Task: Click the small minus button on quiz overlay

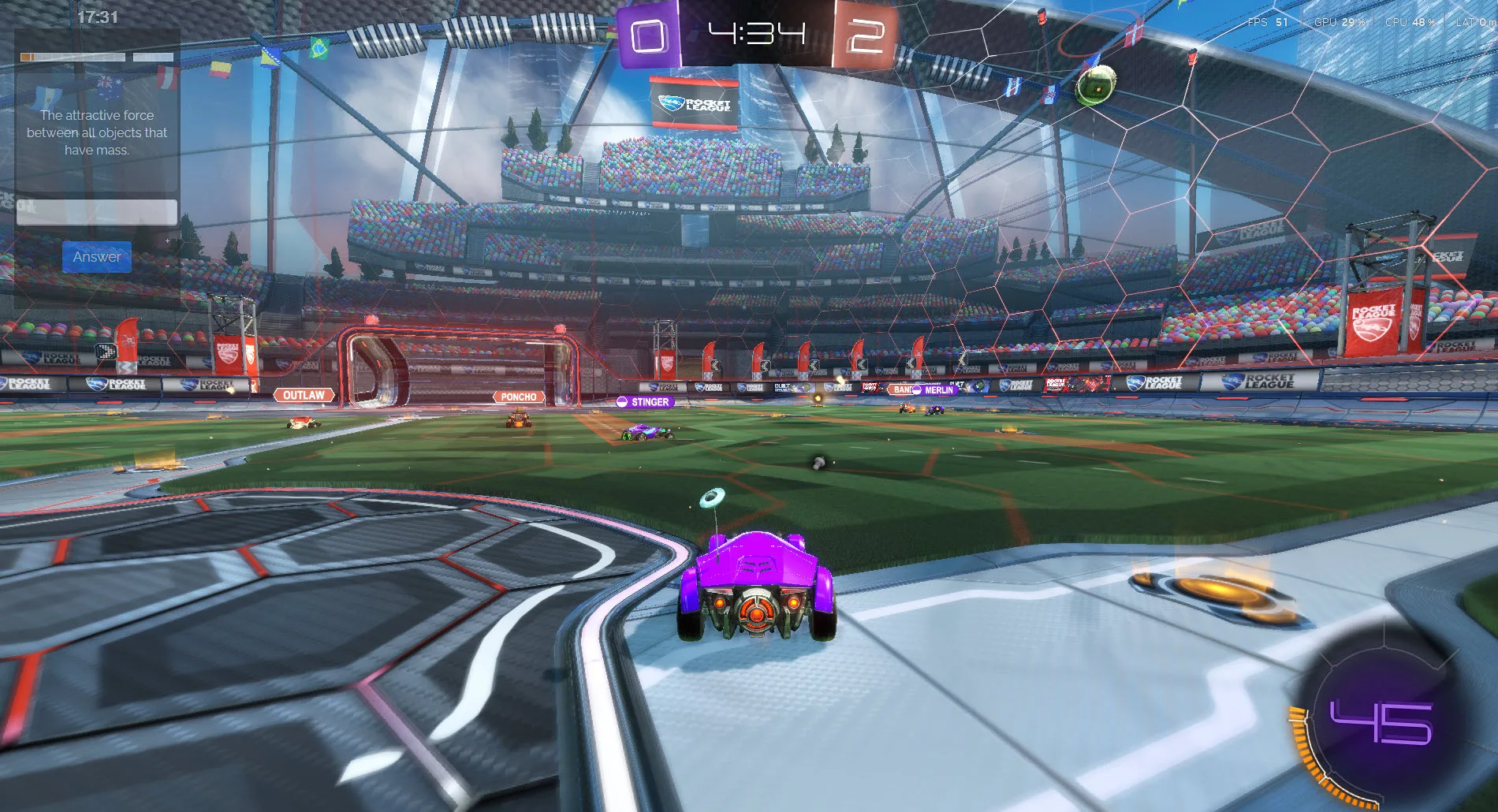Action: pos(167,266)
